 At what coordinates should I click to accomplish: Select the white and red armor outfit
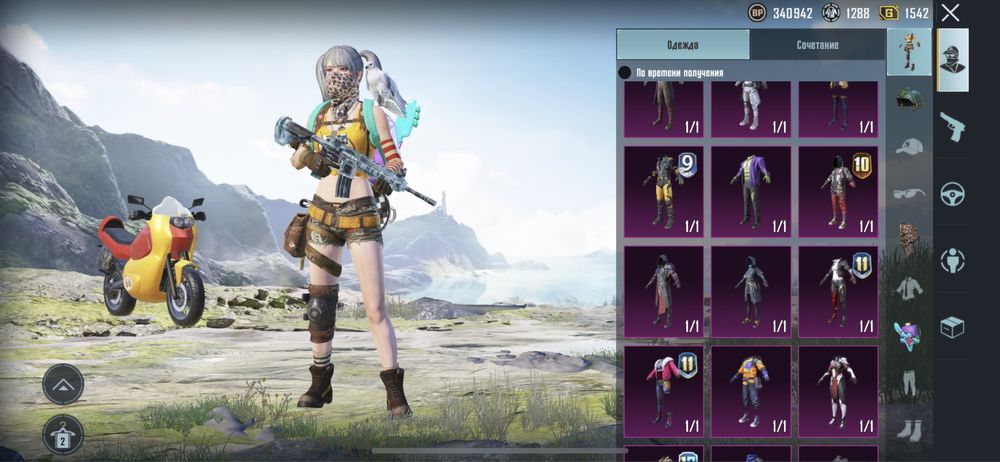(837, 391)
